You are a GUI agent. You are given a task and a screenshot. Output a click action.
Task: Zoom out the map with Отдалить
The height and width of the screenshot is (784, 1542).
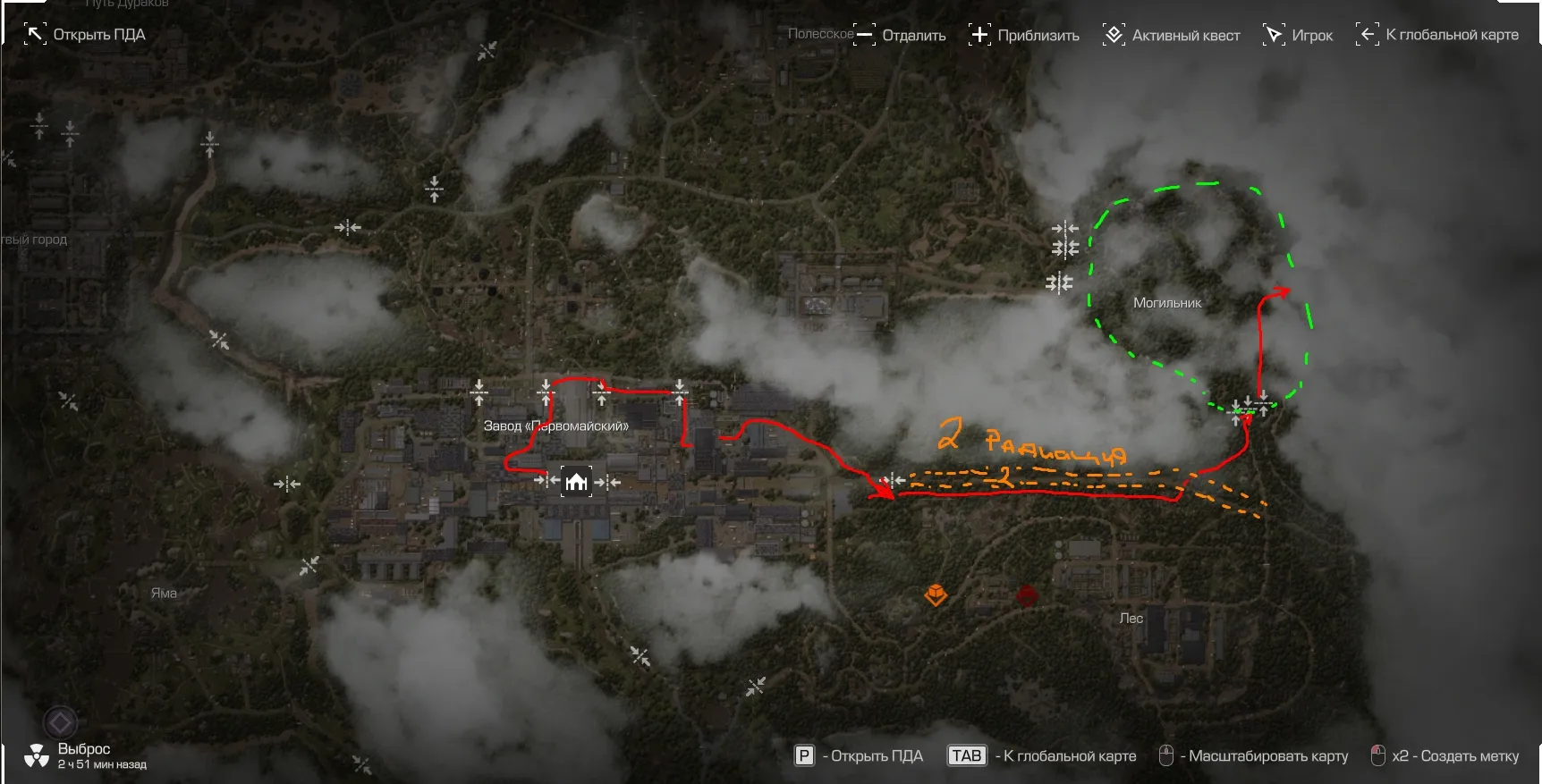[x=900, y=35]
